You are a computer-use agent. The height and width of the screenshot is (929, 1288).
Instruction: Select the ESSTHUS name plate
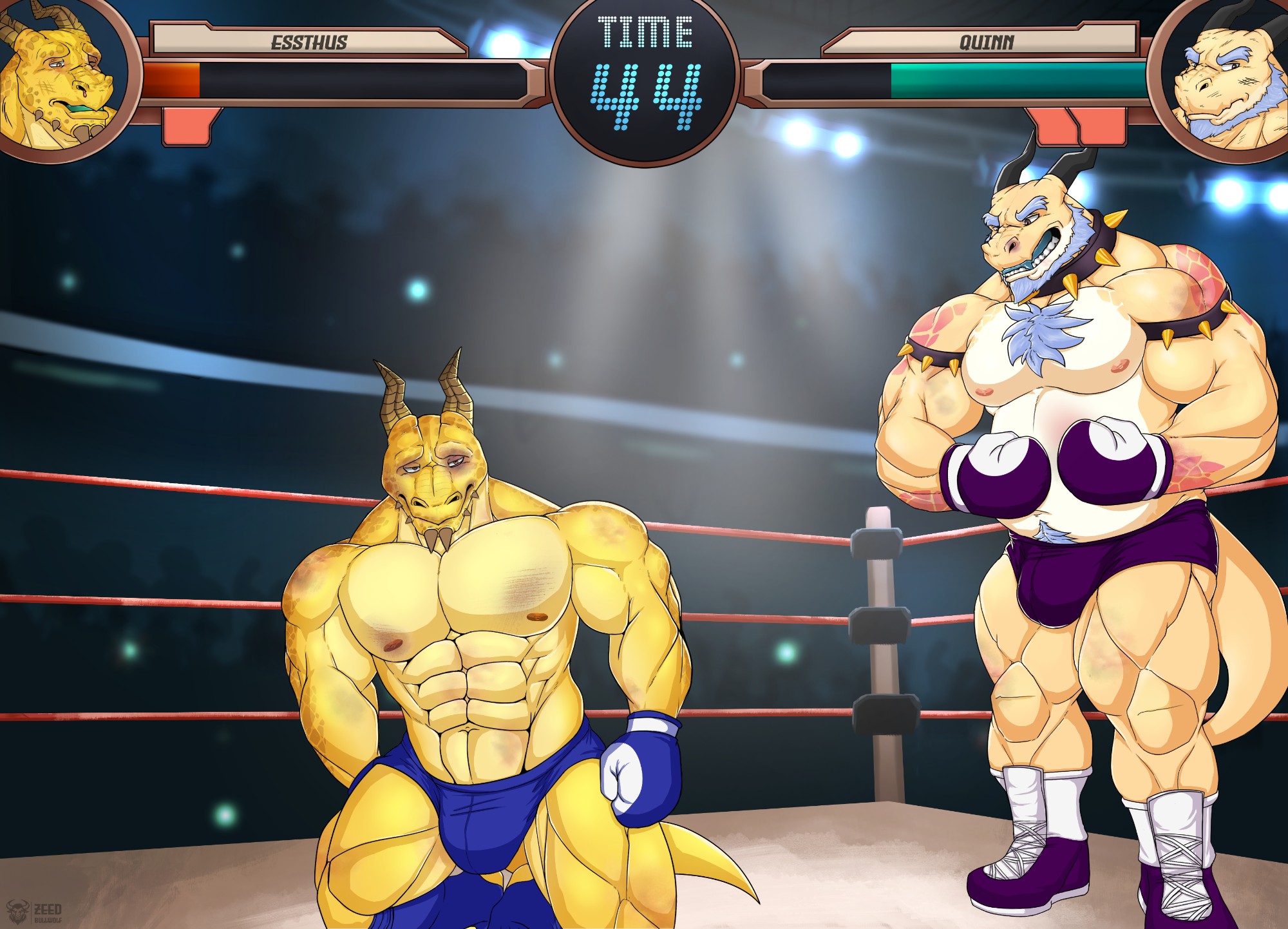[x=308, y=43]
